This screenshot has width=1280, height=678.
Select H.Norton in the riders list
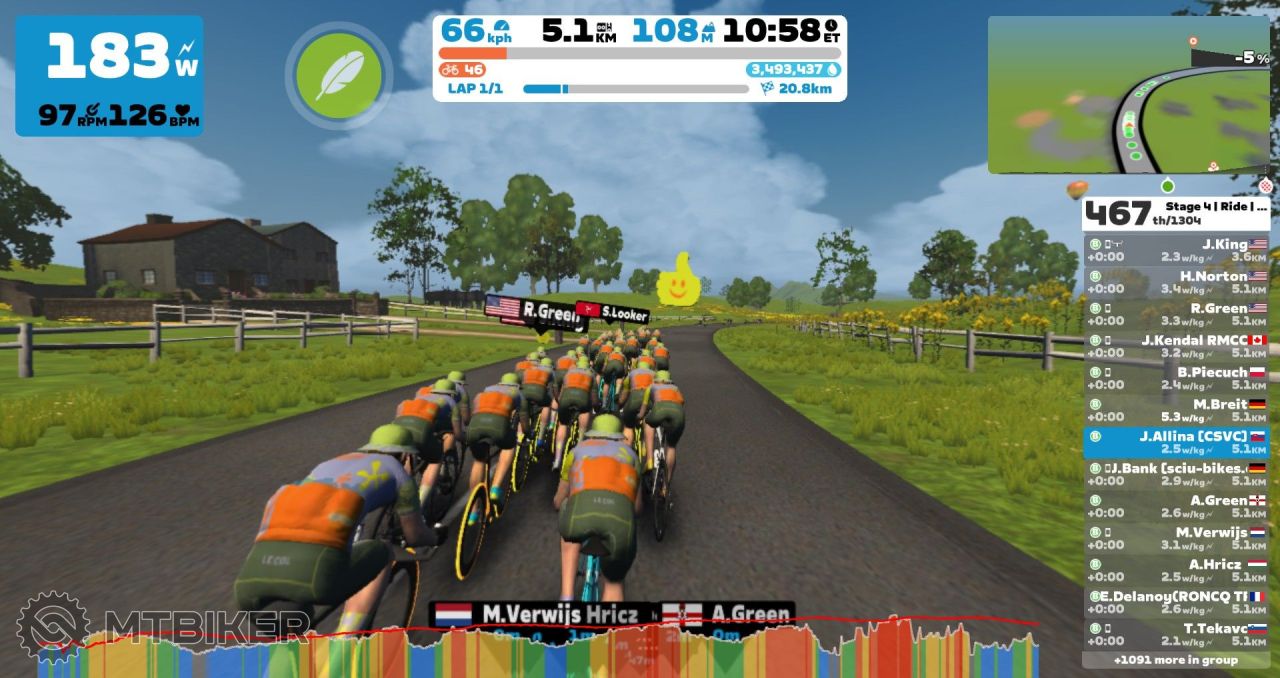click(1175, 282)
